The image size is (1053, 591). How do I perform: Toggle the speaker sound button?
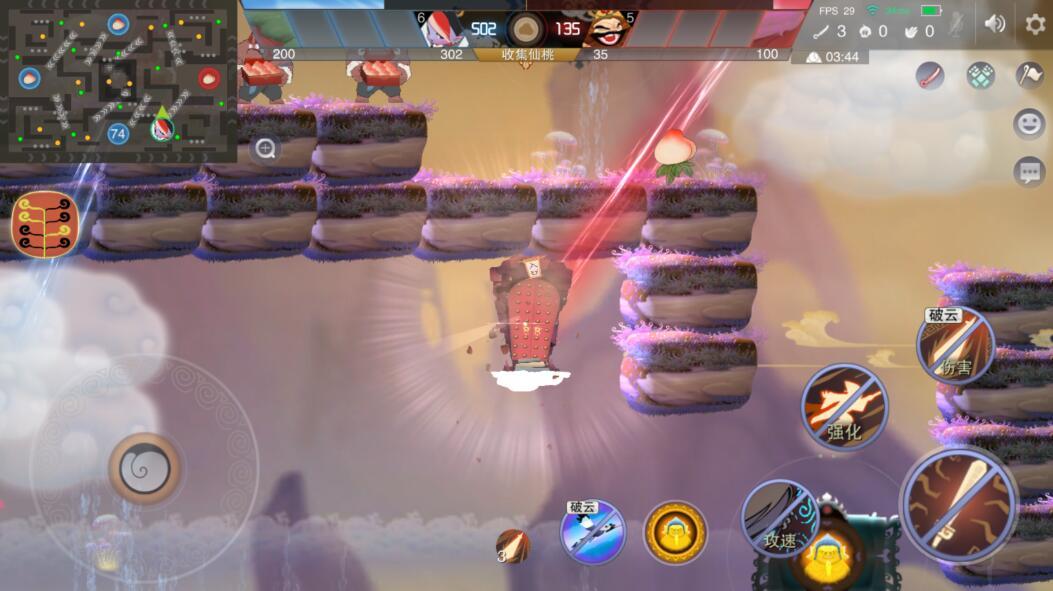(994, 24)
